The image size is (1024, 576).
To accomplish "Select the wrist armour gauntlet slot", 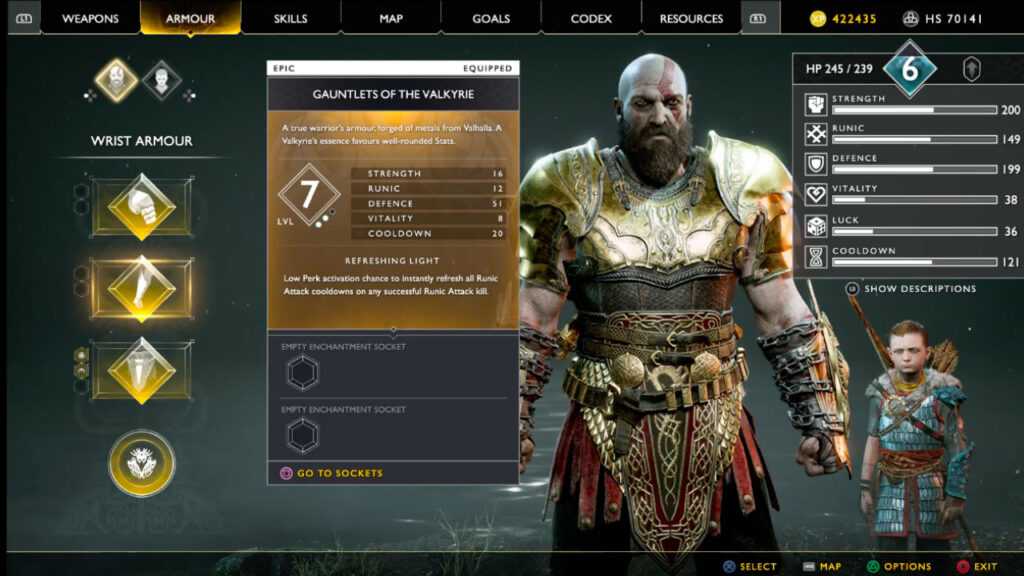I will (x=141, y=289).
